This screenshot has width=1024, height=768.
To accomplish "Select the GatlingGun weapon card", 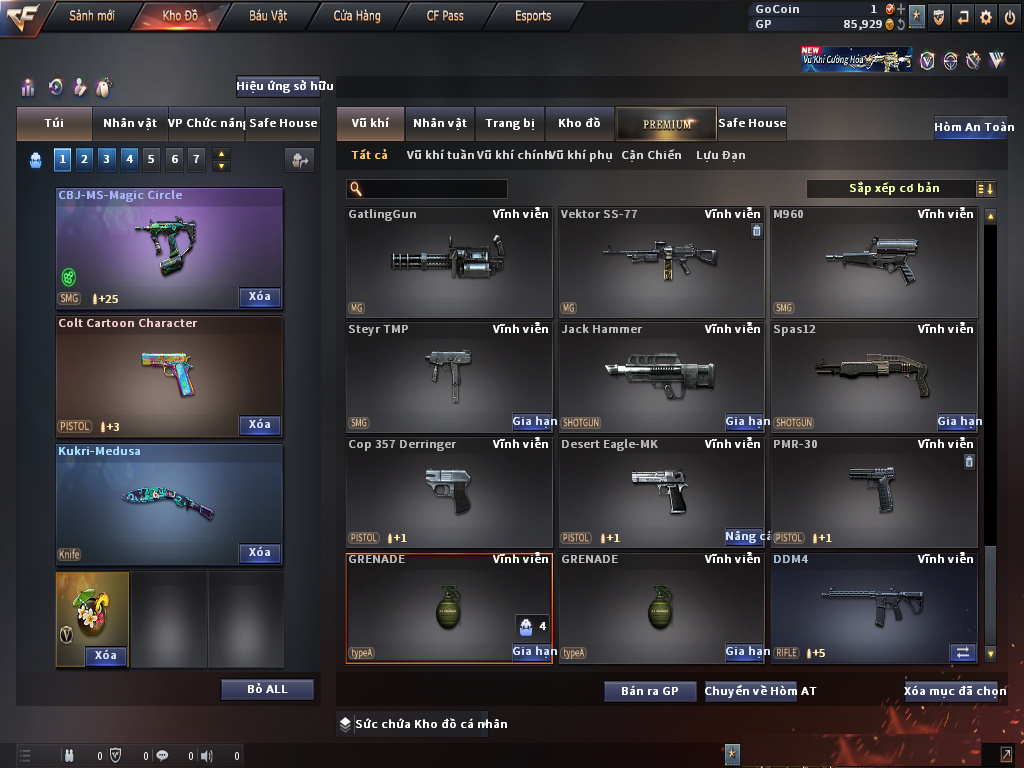I will click(x=449, y=262).
